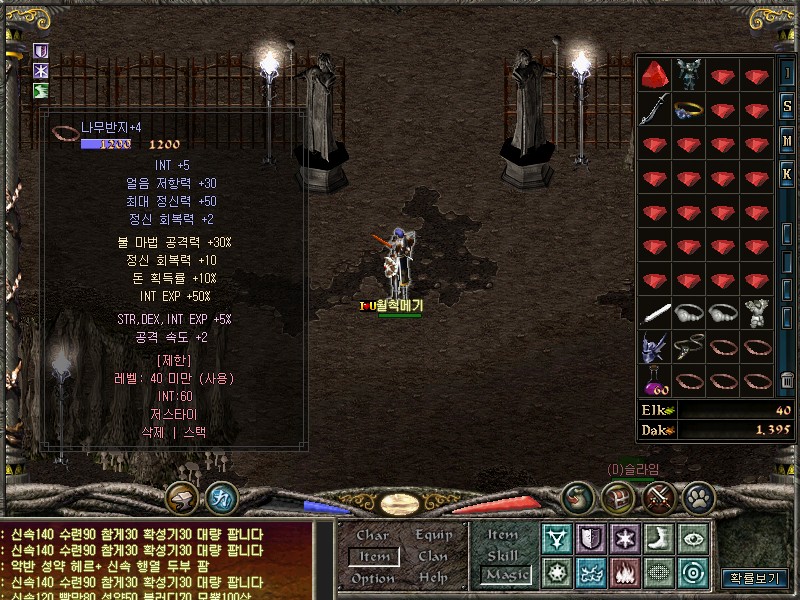This screenshot has width=800, height=600.
Task: Activate the eye magic spell
Action: pyautogui.click(x=692, y=538)
